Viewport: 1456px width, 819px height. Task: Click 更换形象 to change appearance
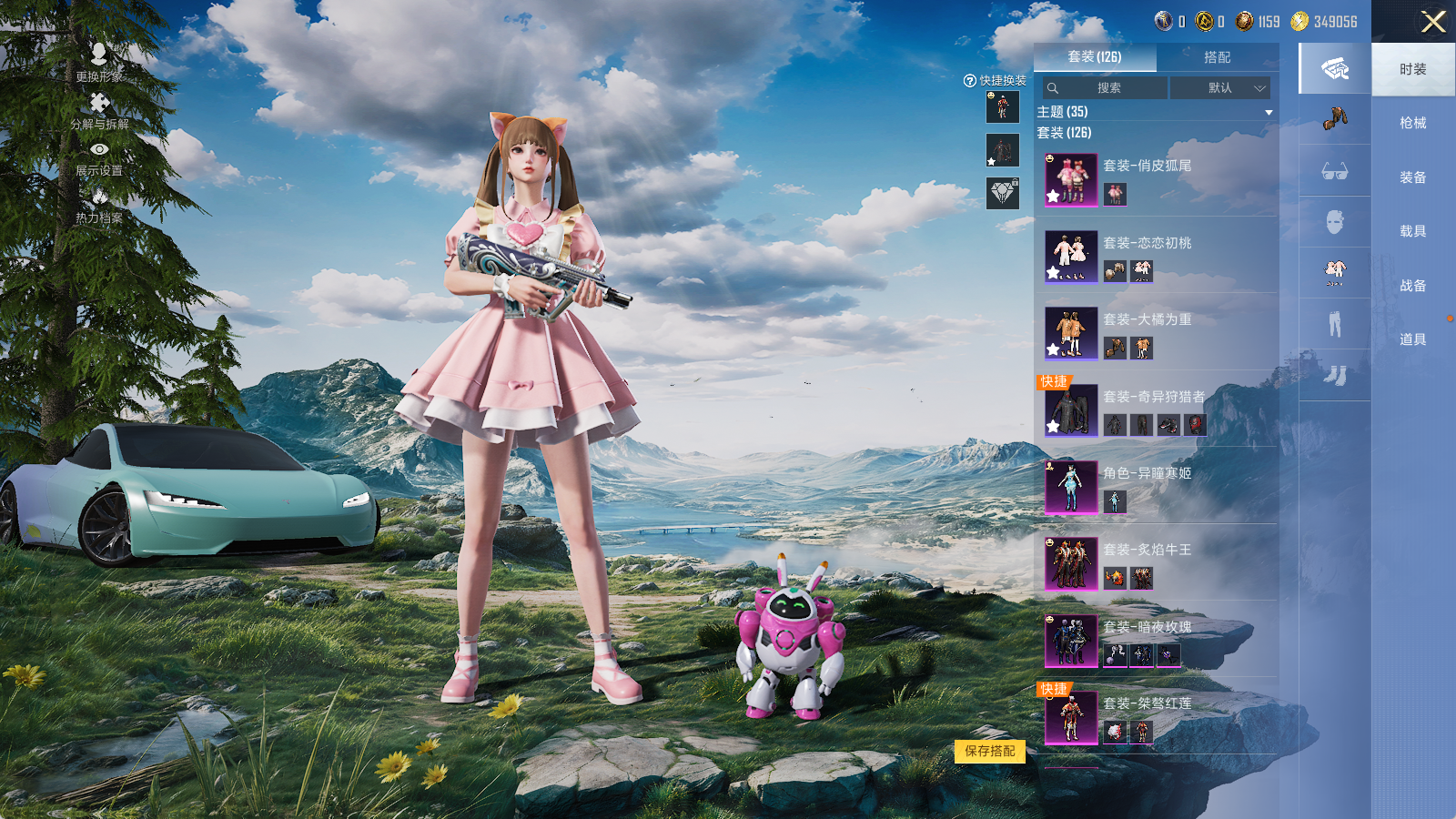point(99,63)
